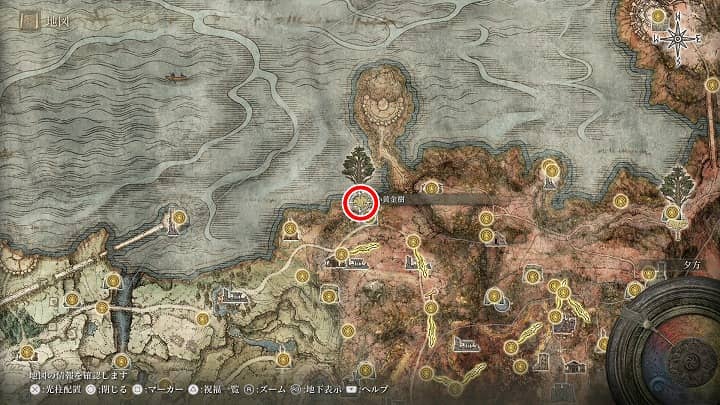The width and height of the screenshot is (720, 405).
Task: Choose the grace marker on the bridge-end tower
Action: [179, 216]
